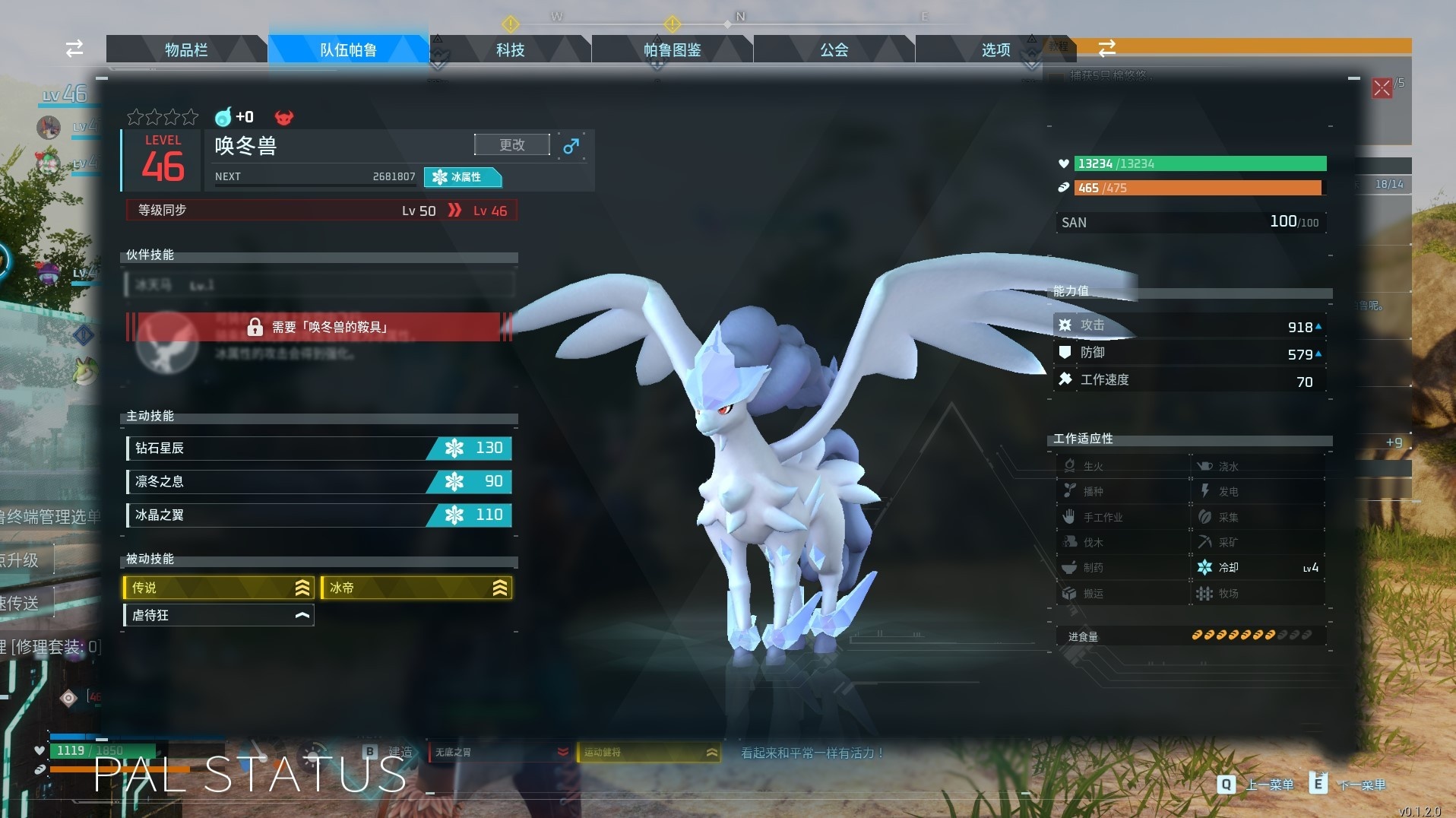
Task: Switch to the 物品栏 inventory tab
Action: coord(186,50)
